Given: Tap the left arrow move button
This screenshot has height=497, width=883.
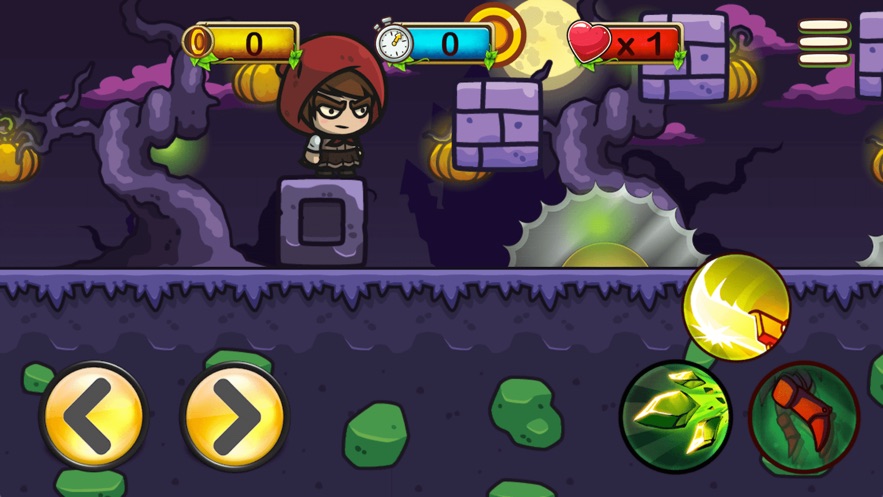Looking at the screenshot, I should [93, 416].
